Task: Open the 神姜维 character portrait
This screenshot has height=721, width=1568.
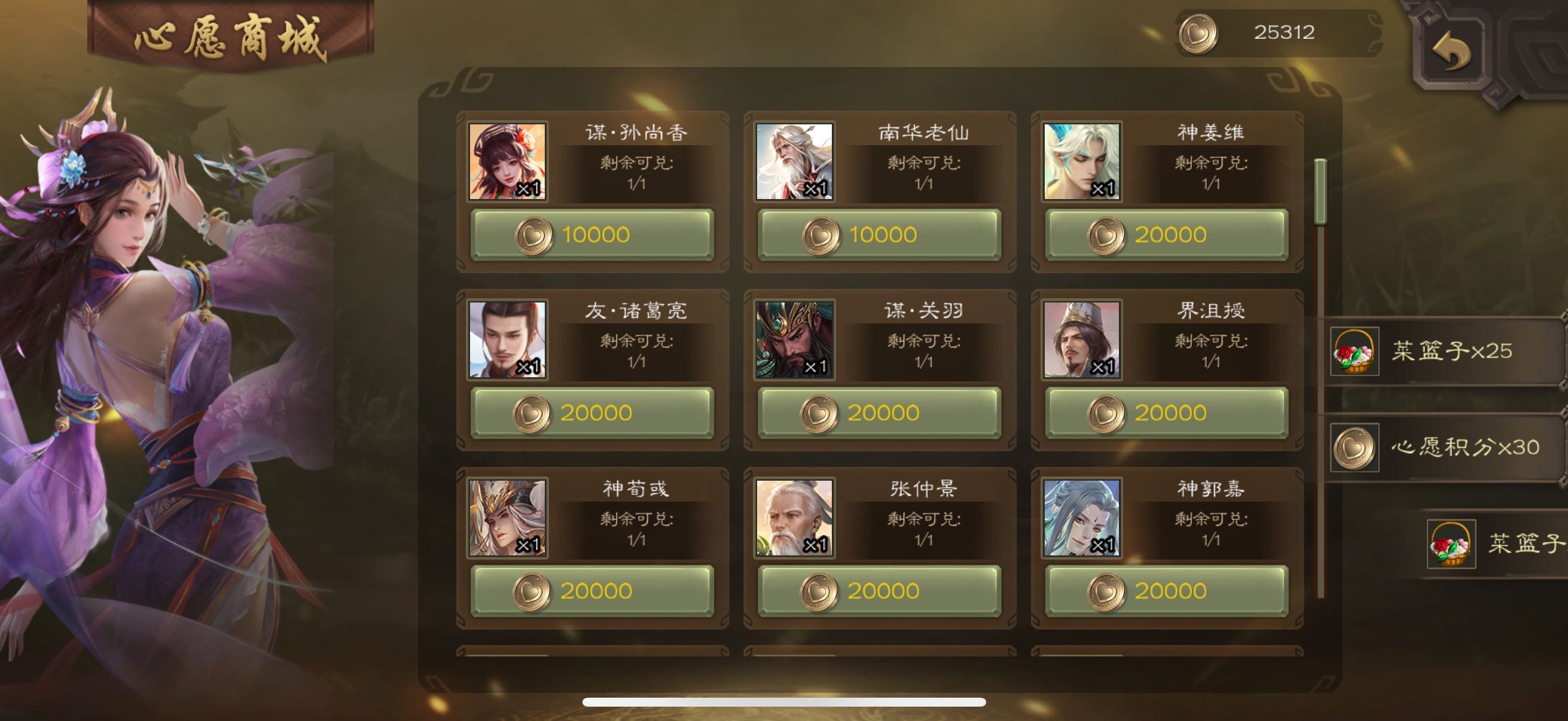Action: (x=1082, y=162)
